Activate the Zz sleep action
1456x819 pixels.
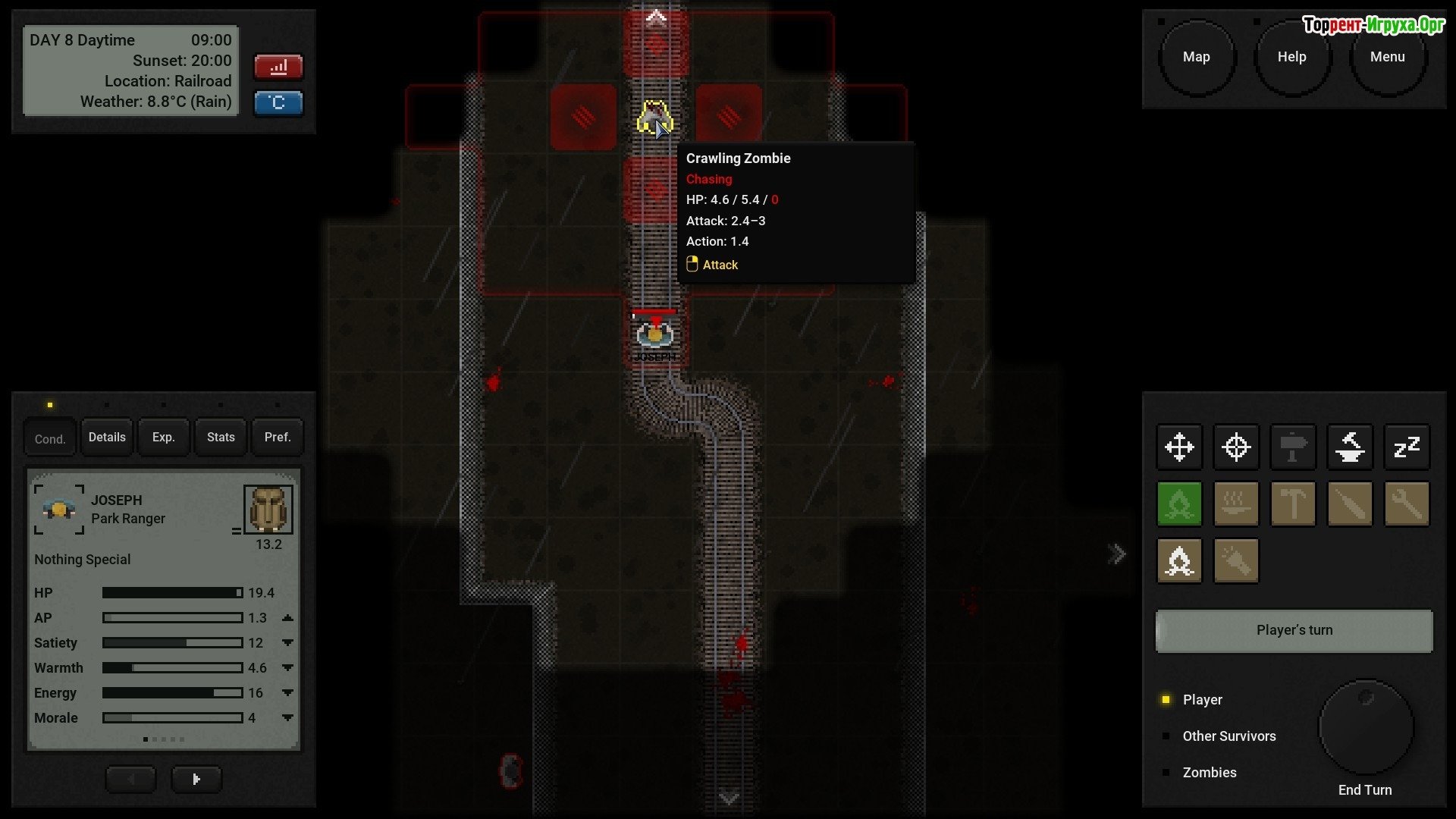pyautogui.click(x=1407, y=447)
